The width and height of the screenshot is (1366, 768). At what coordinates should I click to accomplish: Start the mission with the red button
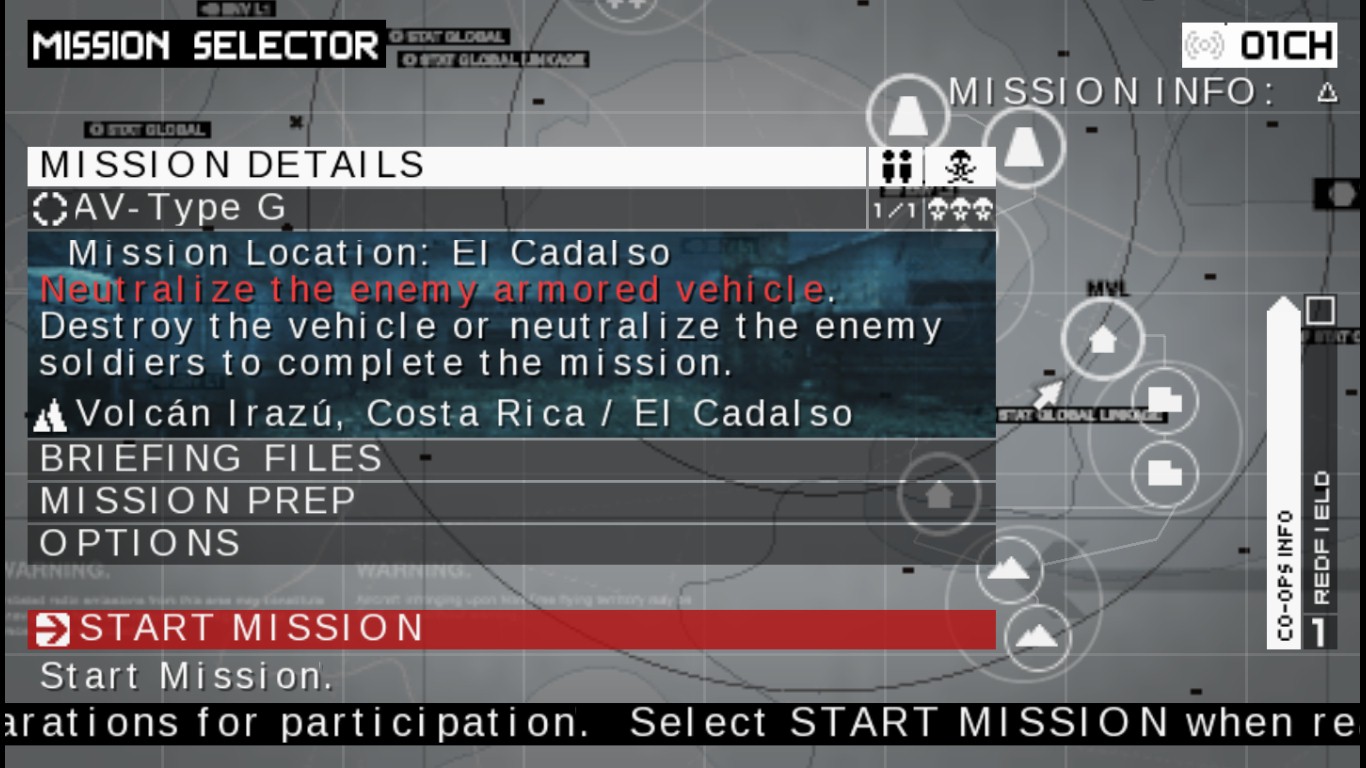pyautogui.click(x=511, y=629)
